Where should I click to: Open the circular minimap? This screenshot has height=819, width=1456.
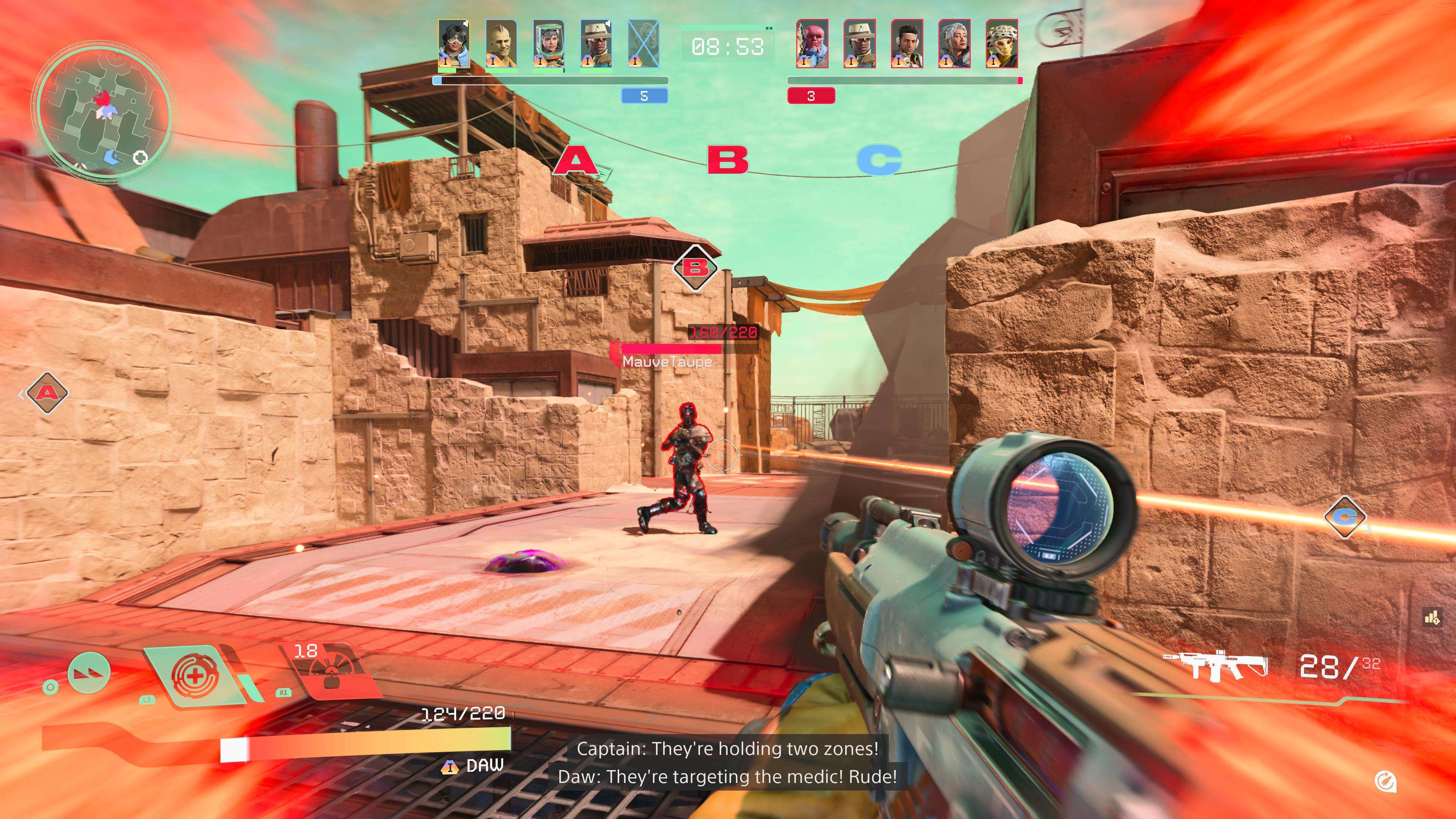tap(102, 112)
